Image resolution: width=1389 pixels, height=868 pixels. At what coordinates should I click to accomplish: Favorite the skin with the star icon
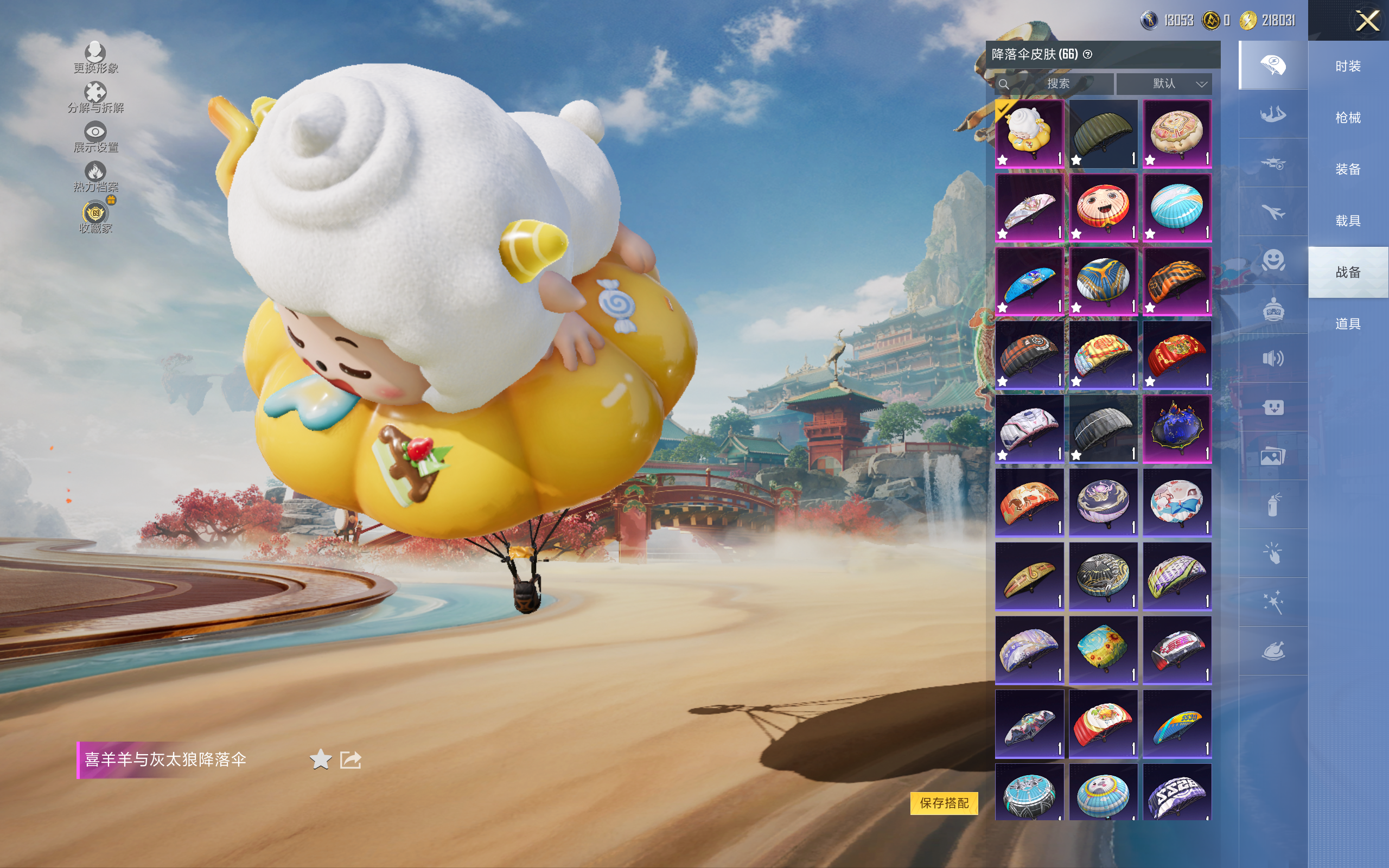pos(320,759)
